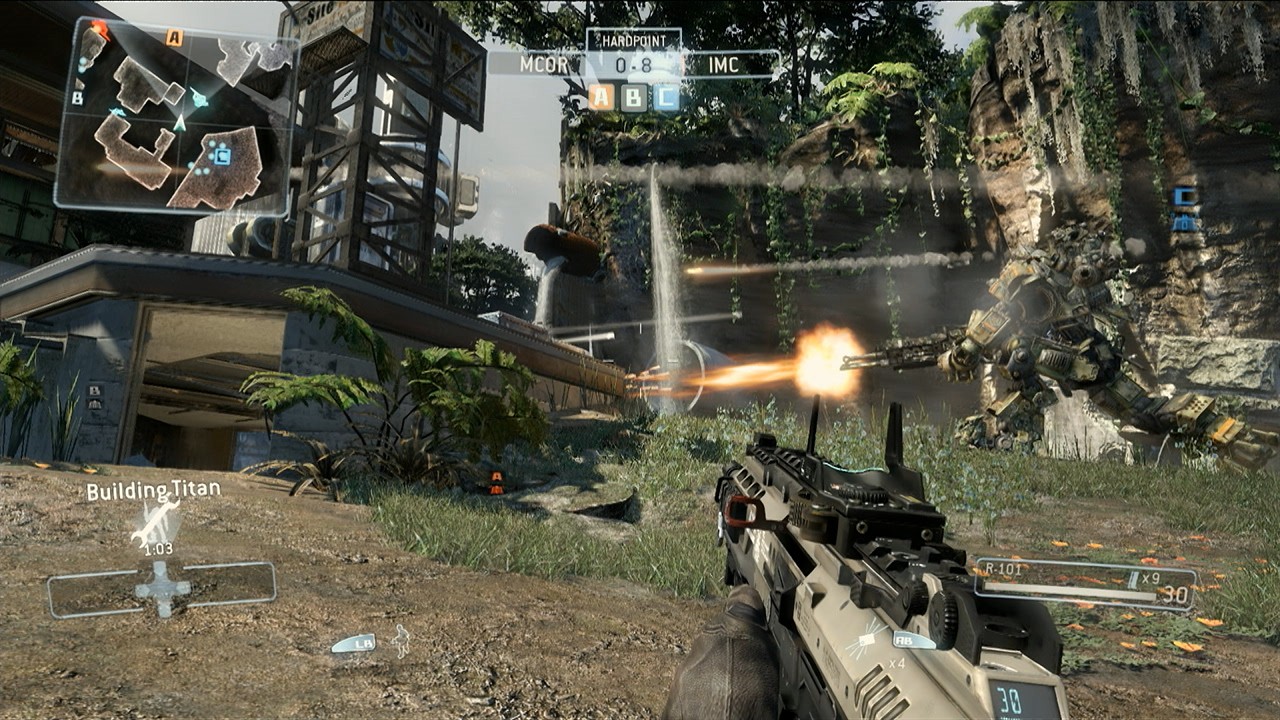Click the A marker on the minimap

(173, 36)
